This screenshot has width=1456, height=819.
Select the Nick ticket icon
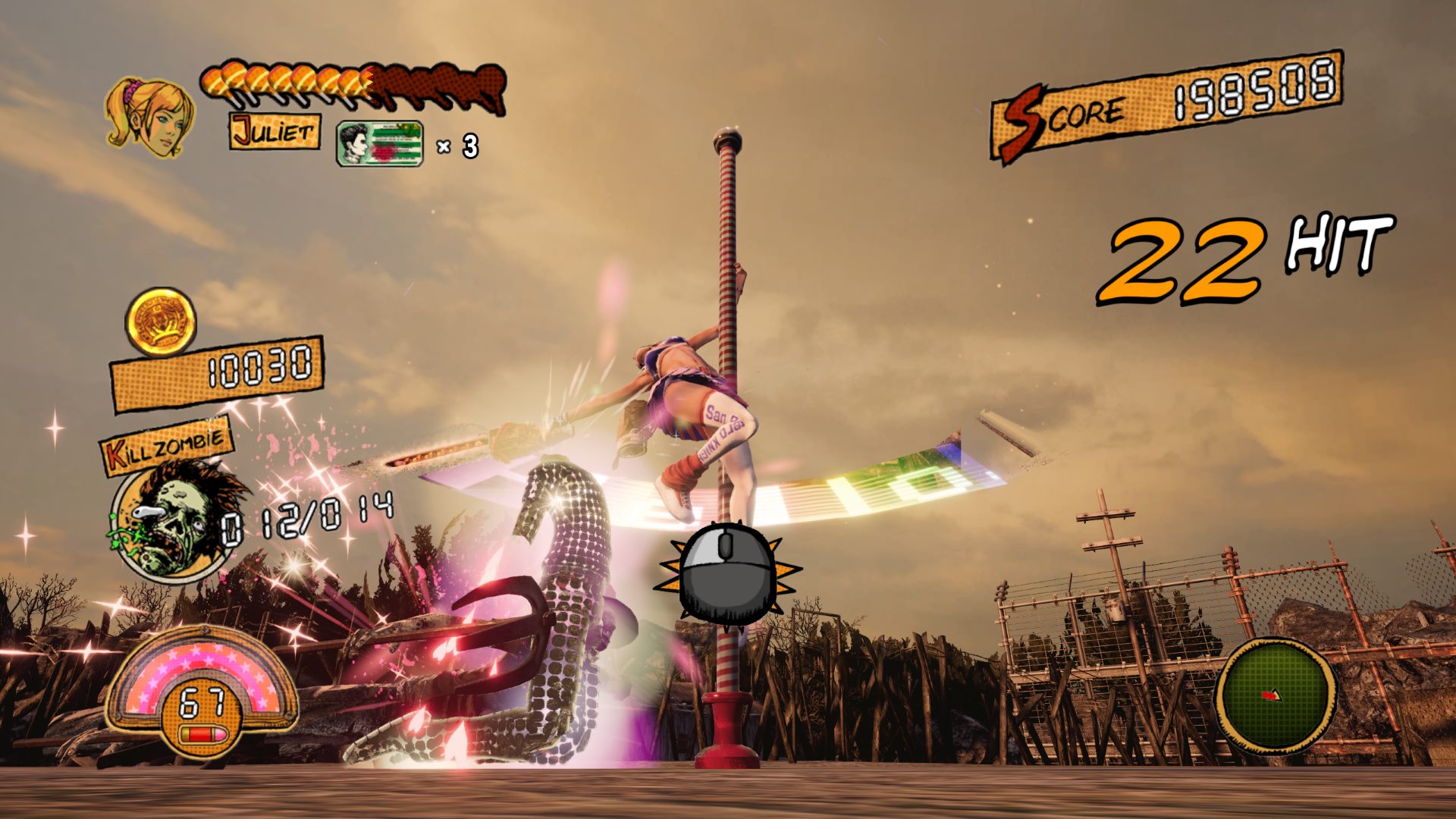pyautogui.click(x=379, y=143)
